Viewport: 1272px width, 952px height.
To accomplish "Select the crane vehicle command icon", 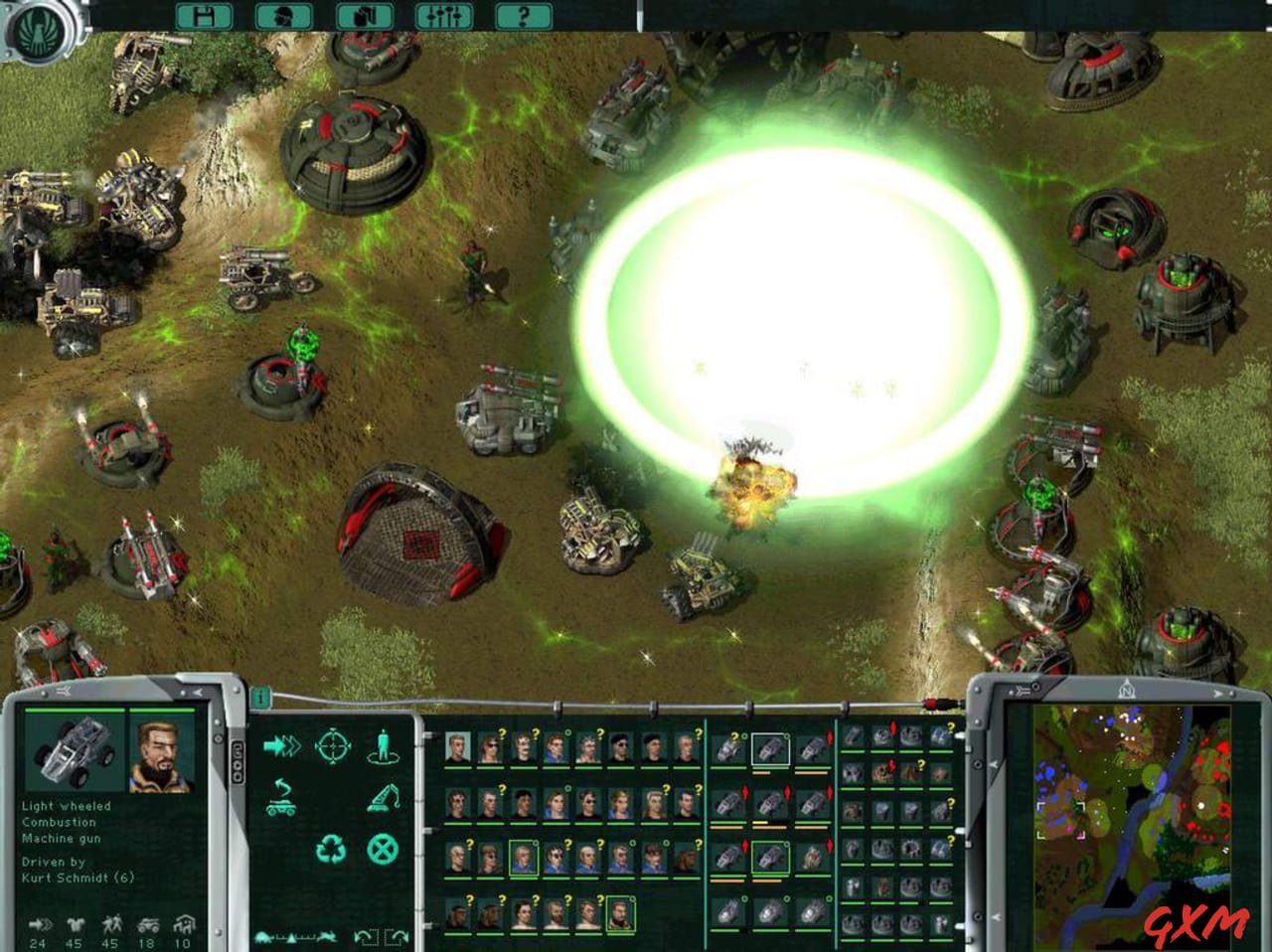I will click(x=383, y=797).
